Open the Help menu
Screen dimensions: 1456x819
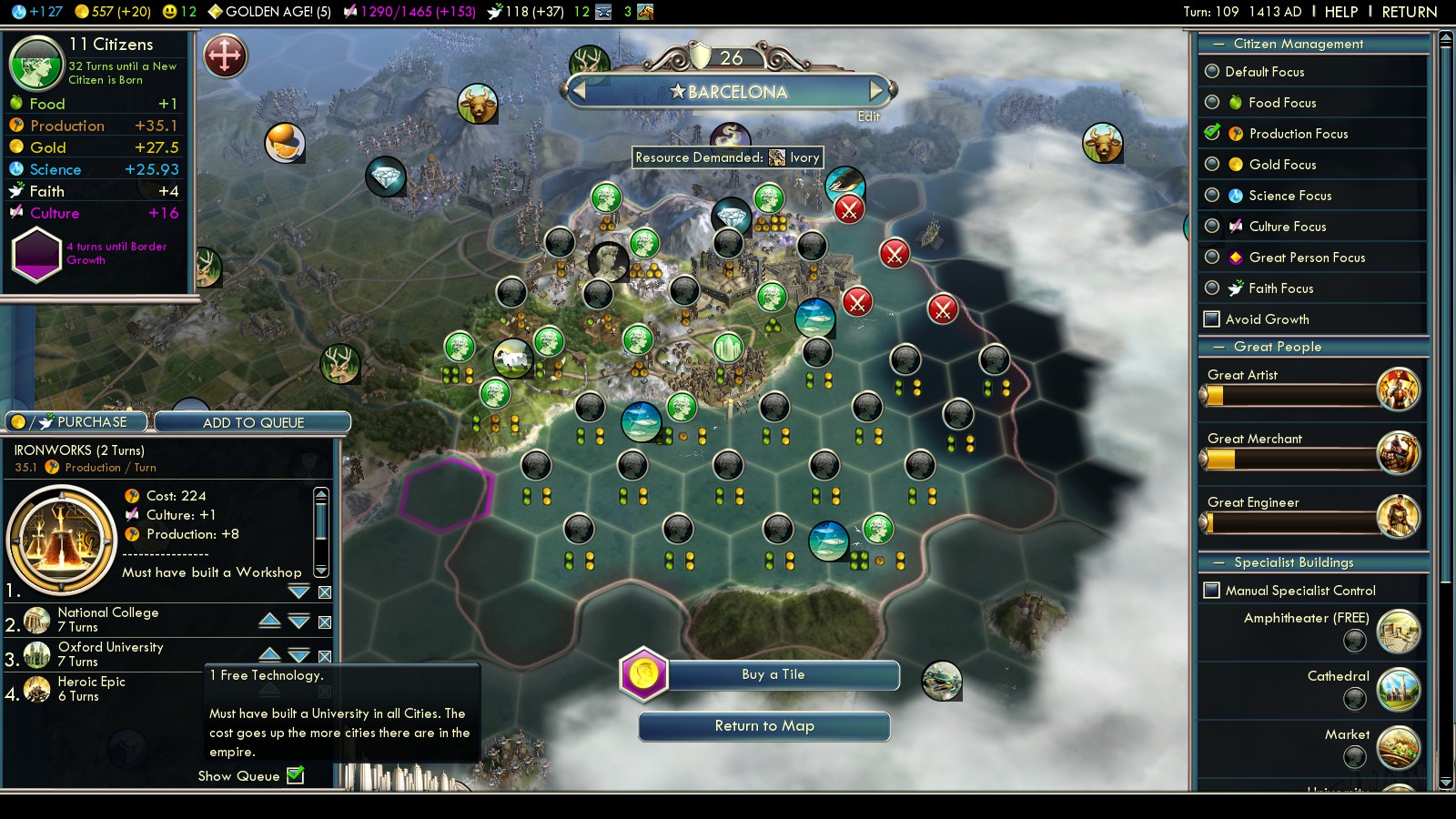1340,12
